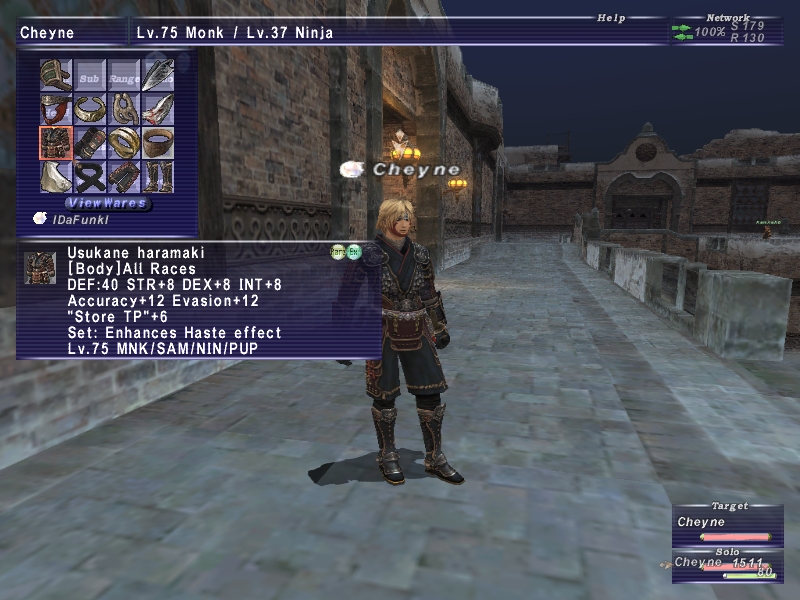Screen dimensions: 800x600
Task: Select the black gauntlets hands slot
Action: pos(89,143)
